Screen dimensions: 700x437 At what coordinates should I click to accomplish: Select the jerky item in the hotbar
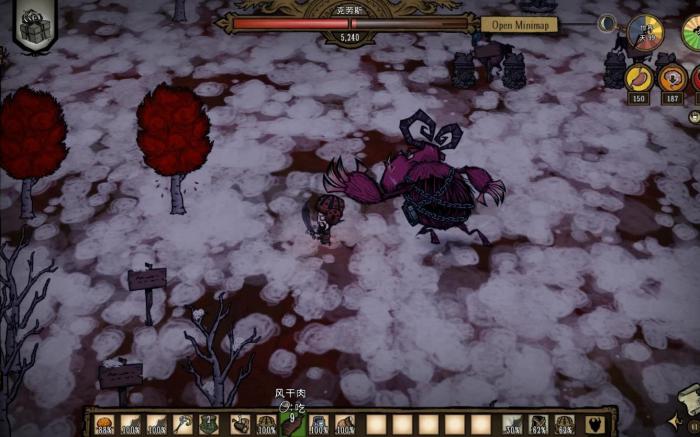tap(293, 424)
